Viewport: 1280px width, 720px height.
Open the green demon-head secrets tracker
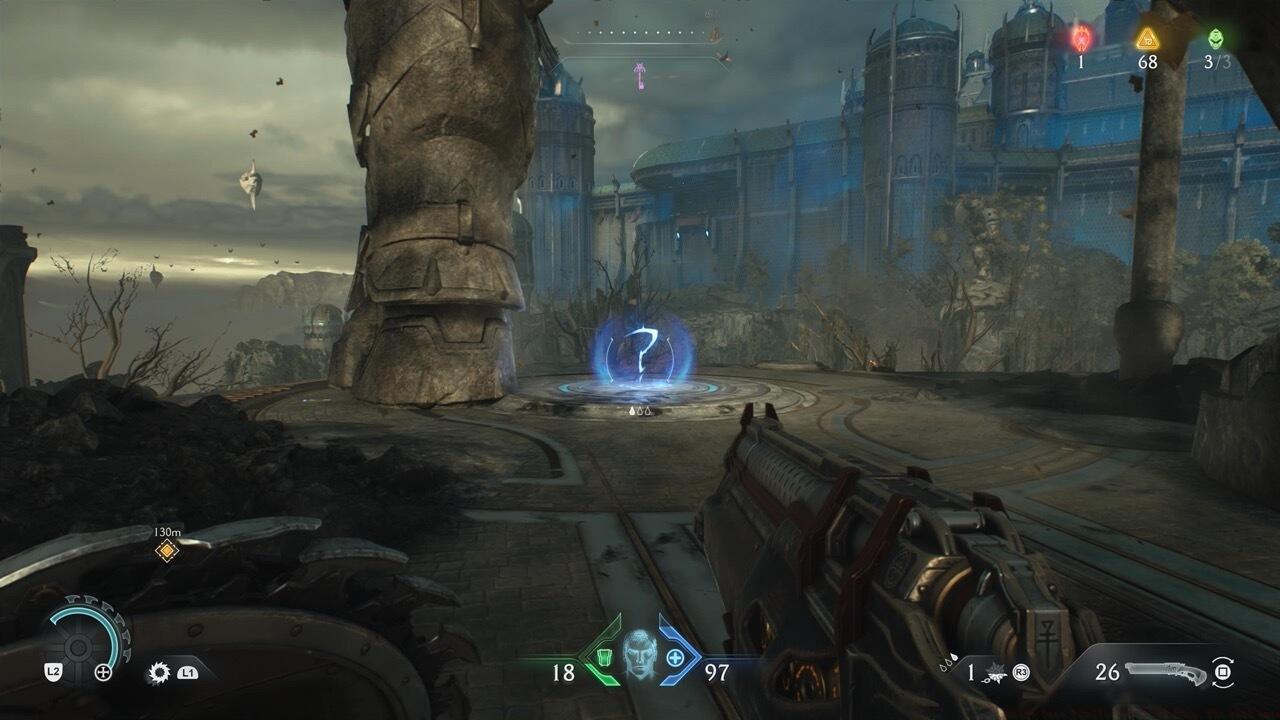(1215, 38)
